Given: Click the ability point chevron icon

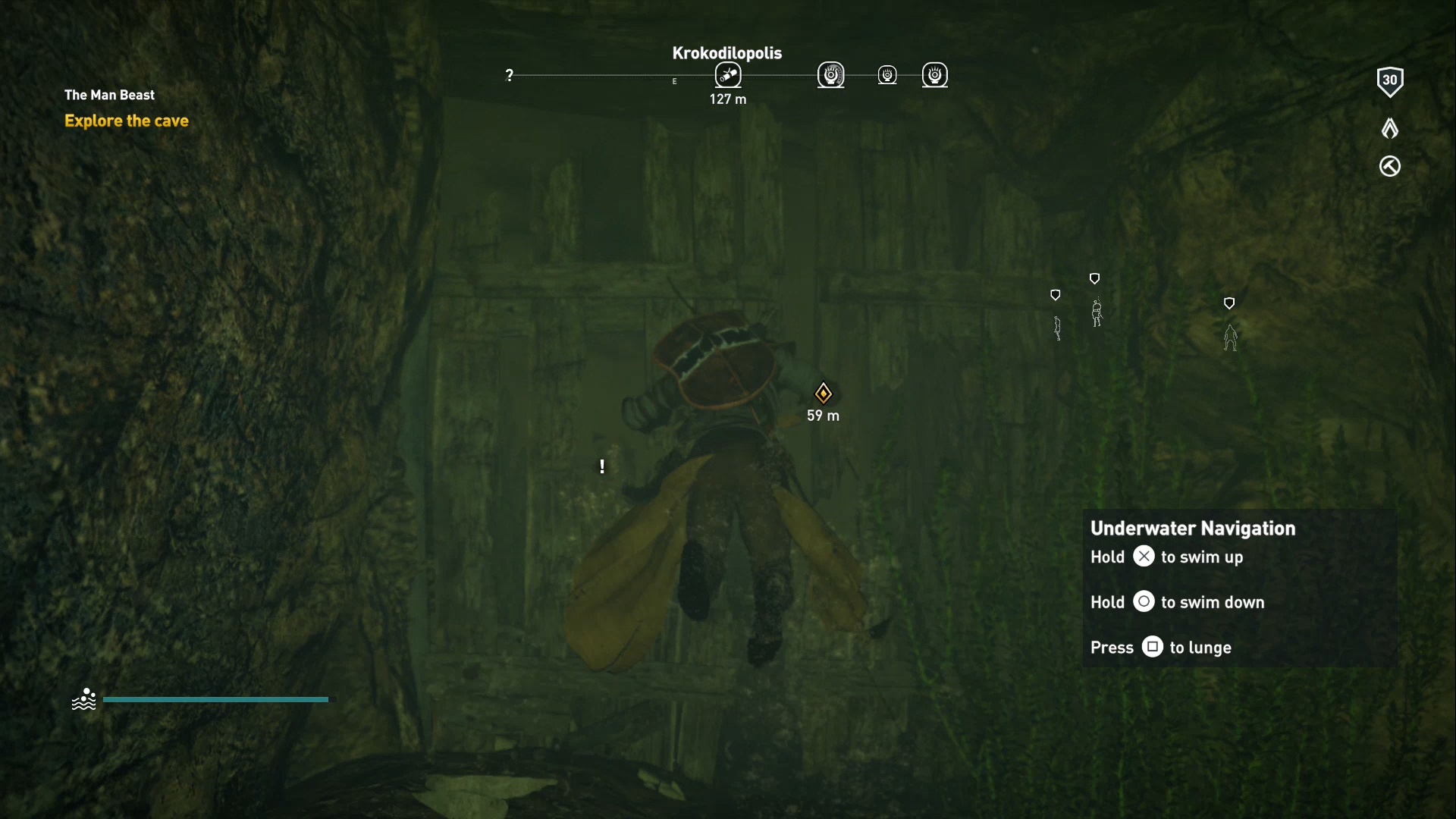Looking at the screenshot, I should pyautogui.click(x=1389, y=128).
